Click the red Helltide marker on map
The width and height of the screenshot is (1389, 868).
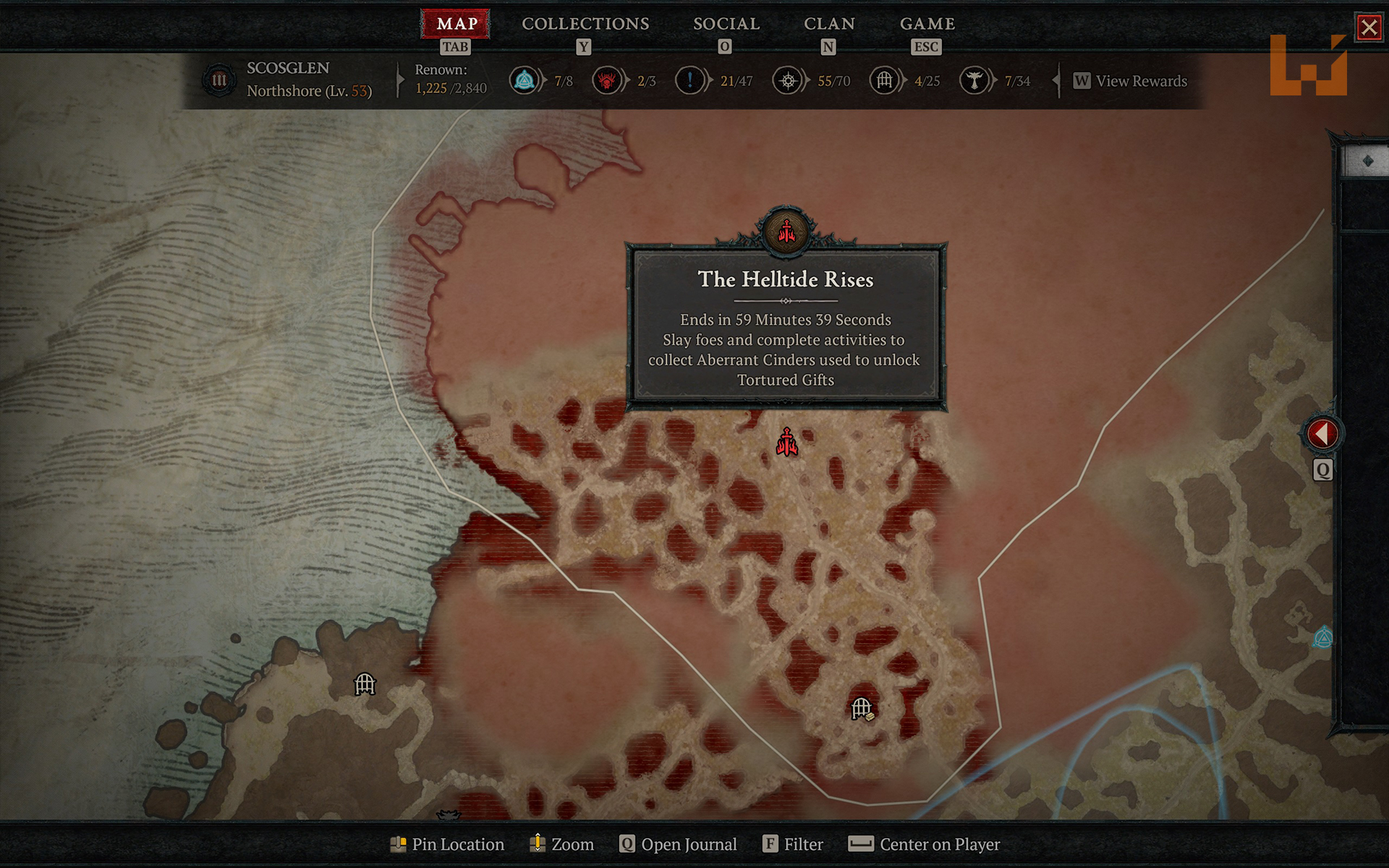786,442
